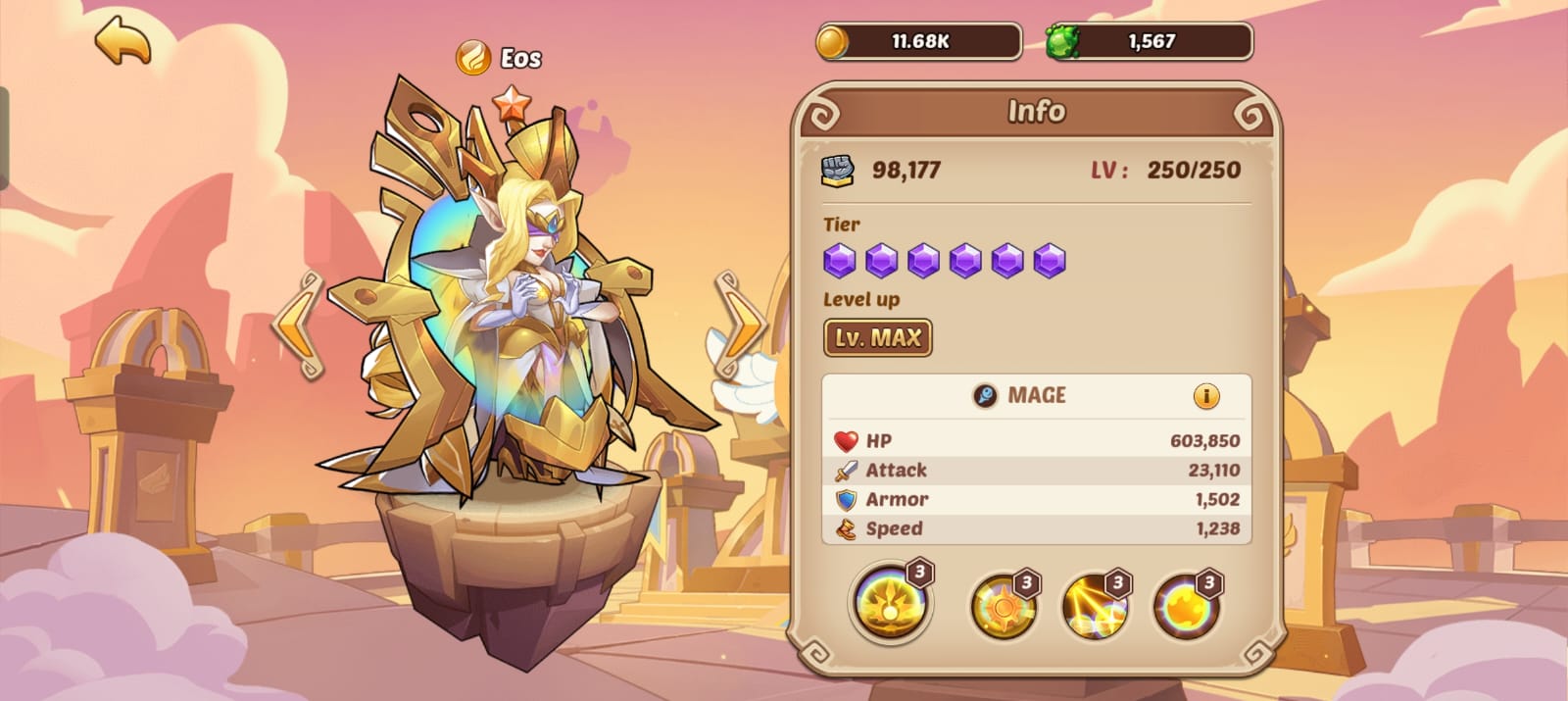Select the Eos faction wing emblem

pyautogui.click(x=473, y=58)
